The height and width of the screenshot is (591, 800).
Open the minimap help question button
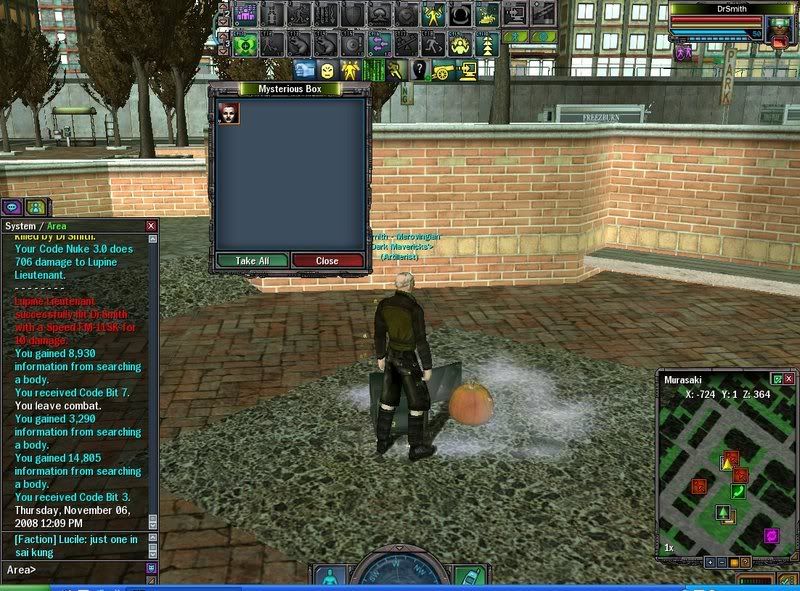click(x=746, y=562)
